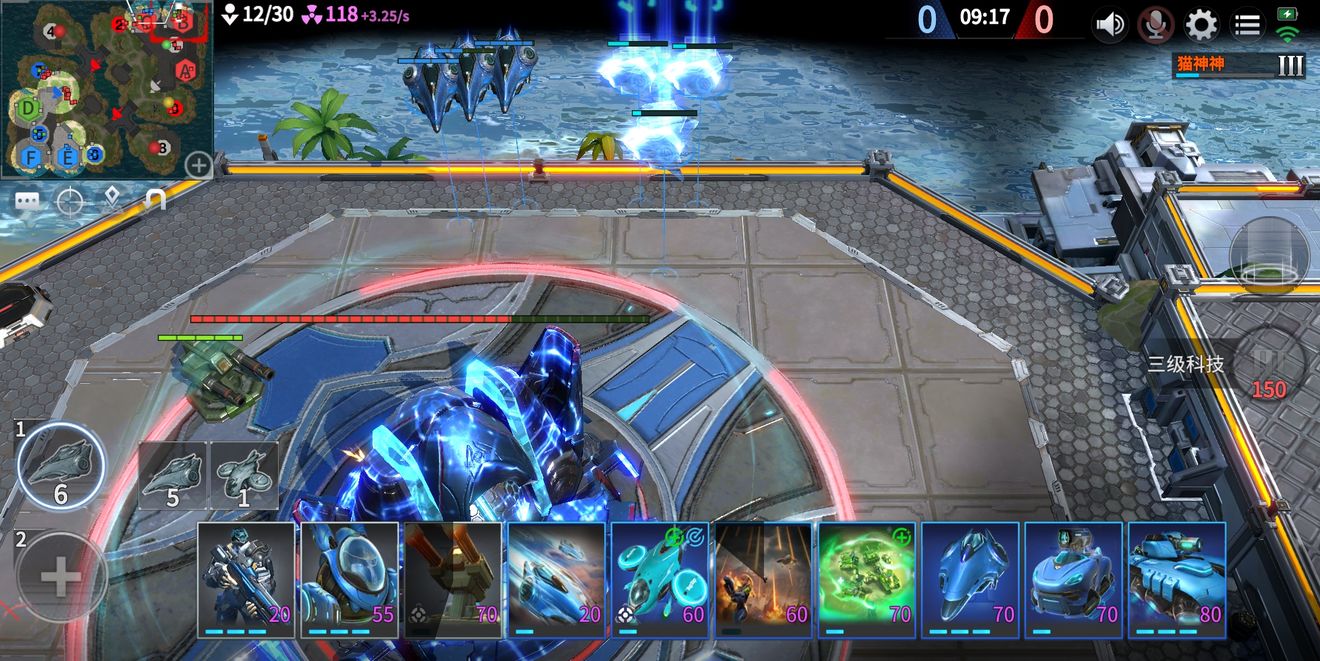This screenshot has height=661, width=1320.
Task: Click the diamond map-marker button
Action: tap(112, 202)
